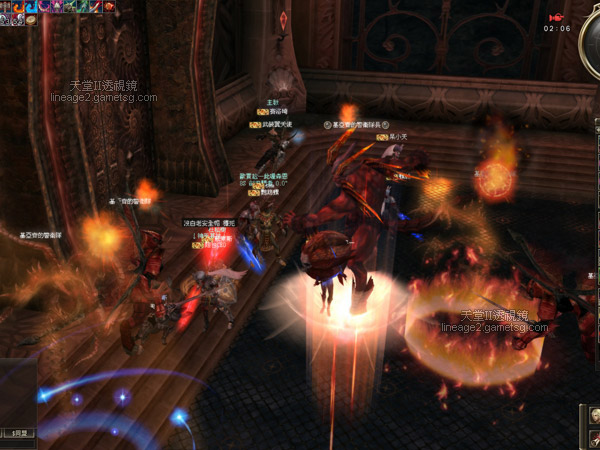Click the round tan shell buff icon
This screenshot has width=600, height=450.
coord(31,19)
